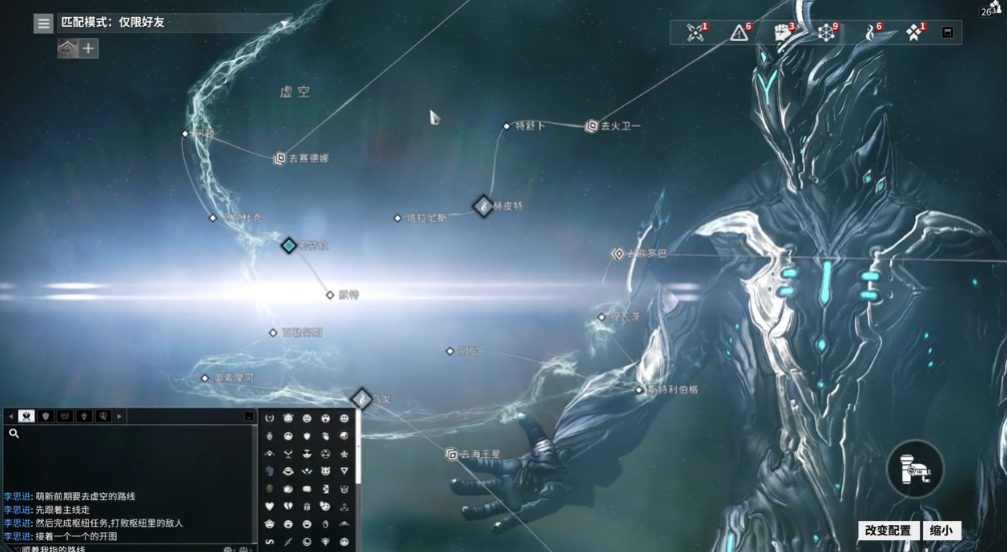Choose the 塔拉它斯 mission node

[398, 217]
